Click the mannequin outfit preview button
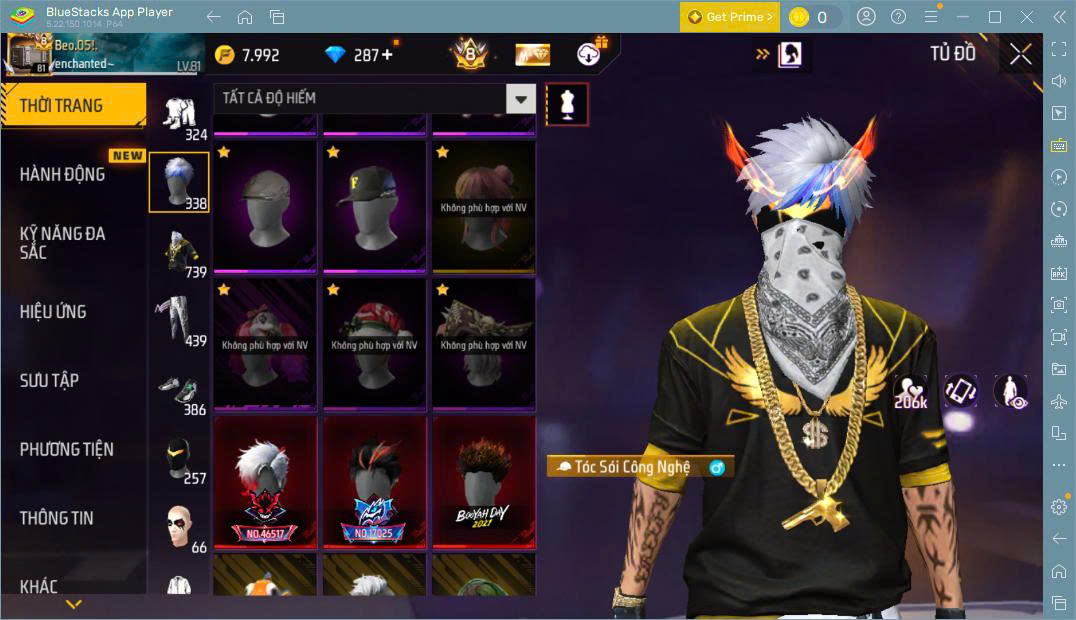The image size is (1076, 620). click(x=567, y=104)
